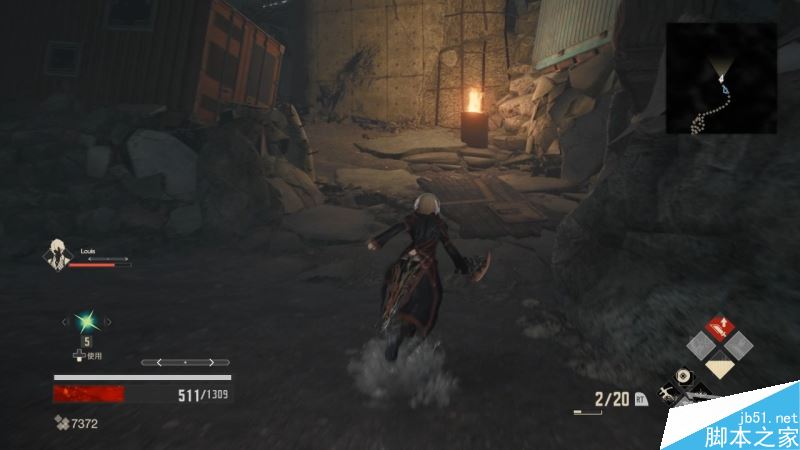Viewport: 800px width, 450px height.
Task: Use the green star item slot
Action: 86,321
